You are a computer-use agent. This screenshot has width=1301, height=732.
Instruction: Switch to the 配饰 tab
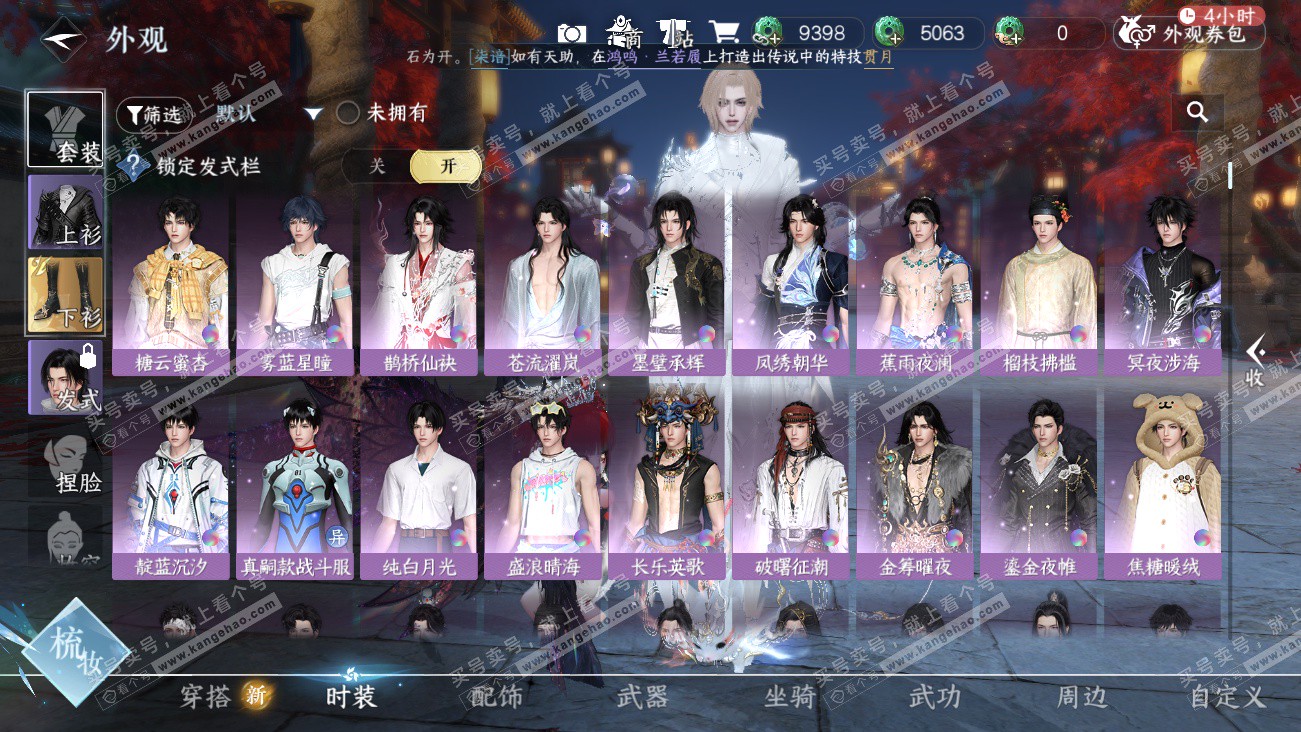coord(496,697)
